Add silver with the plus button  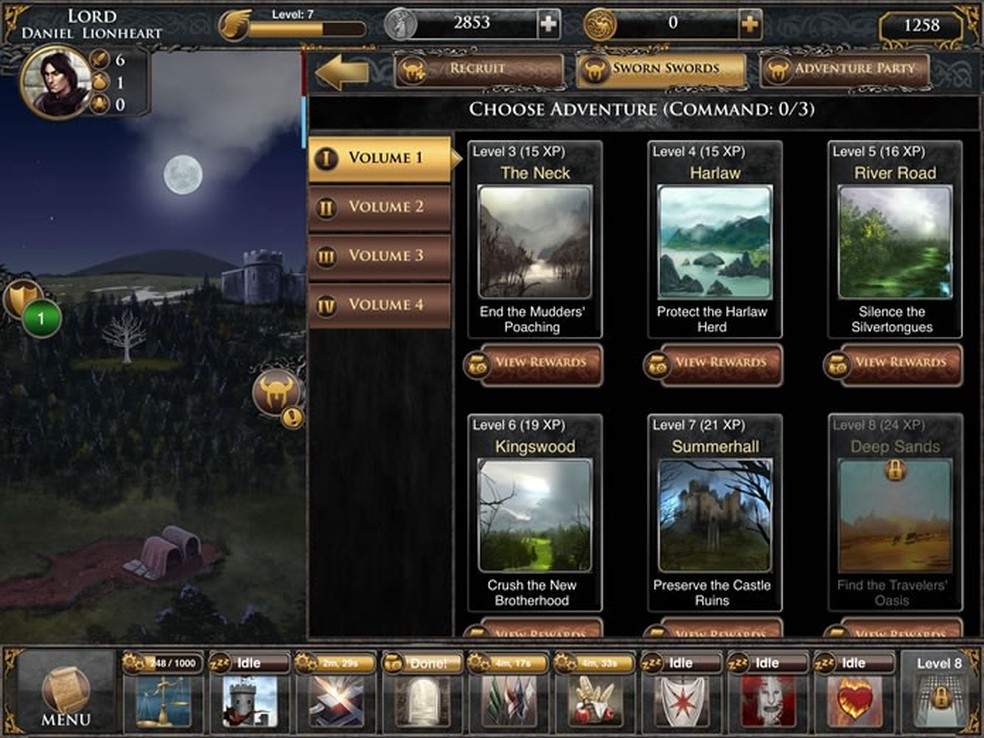click(x=548, y=24)
